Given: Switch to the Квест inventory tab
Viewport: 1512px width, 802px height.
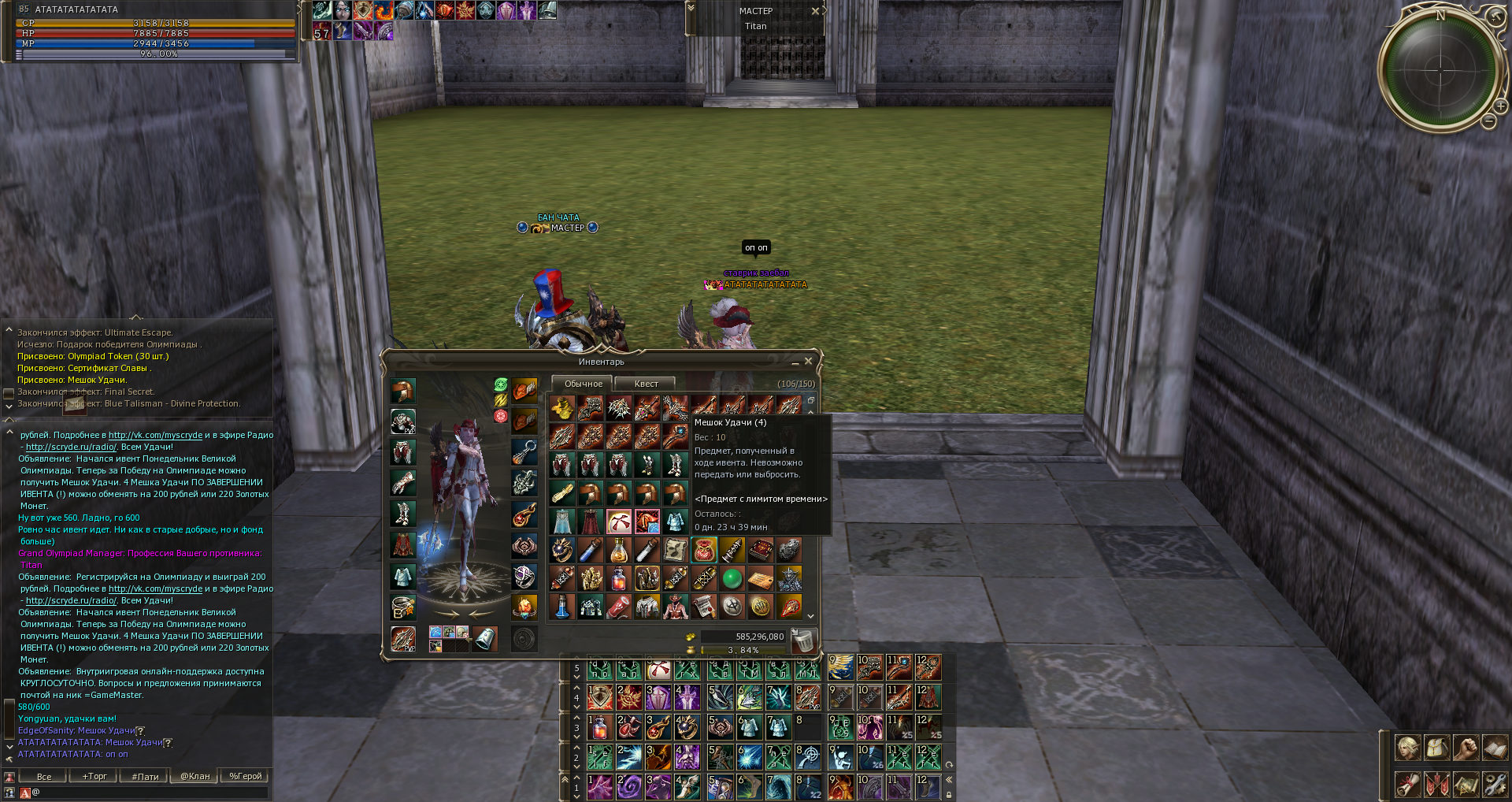Looking at the screenshot, I should (x=646, y=384).
